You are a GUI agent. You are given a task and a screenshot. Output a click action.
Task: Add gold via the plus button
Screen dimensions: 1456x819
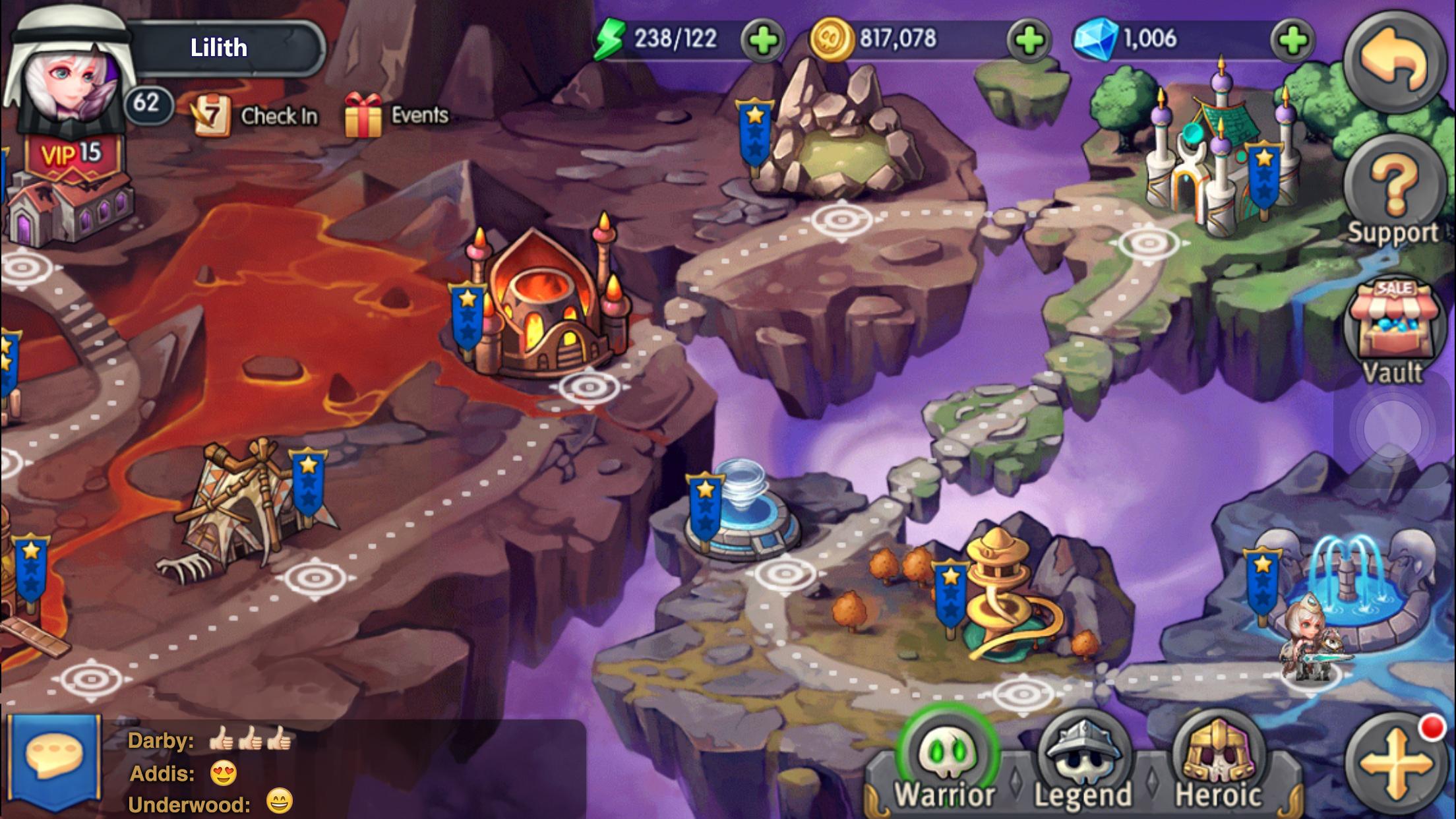coord(1029,38)
